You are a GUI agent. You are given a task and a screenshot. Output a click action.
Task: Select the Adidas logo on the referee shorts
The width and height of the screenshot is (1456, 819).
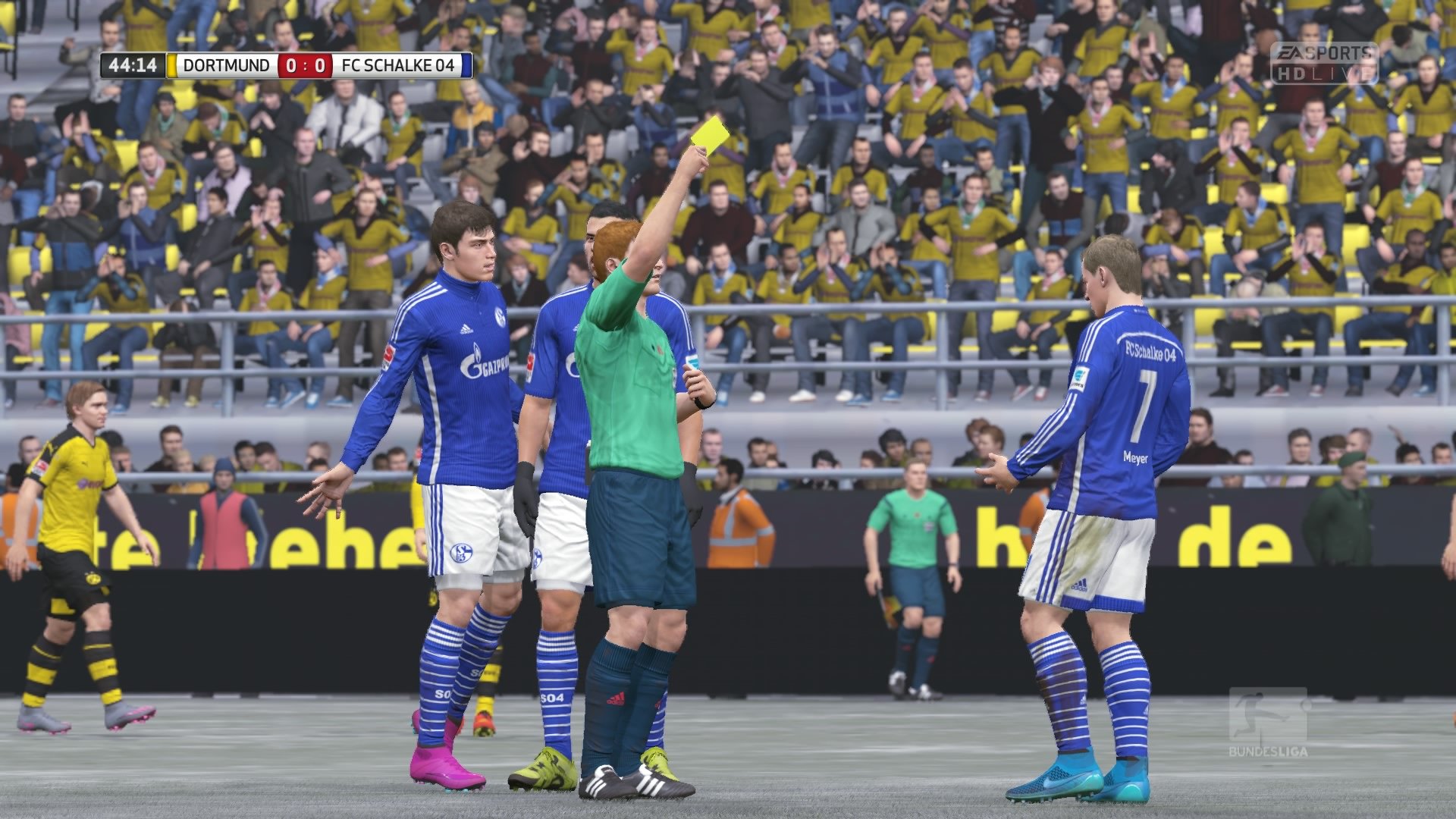[x=616, y=698]
